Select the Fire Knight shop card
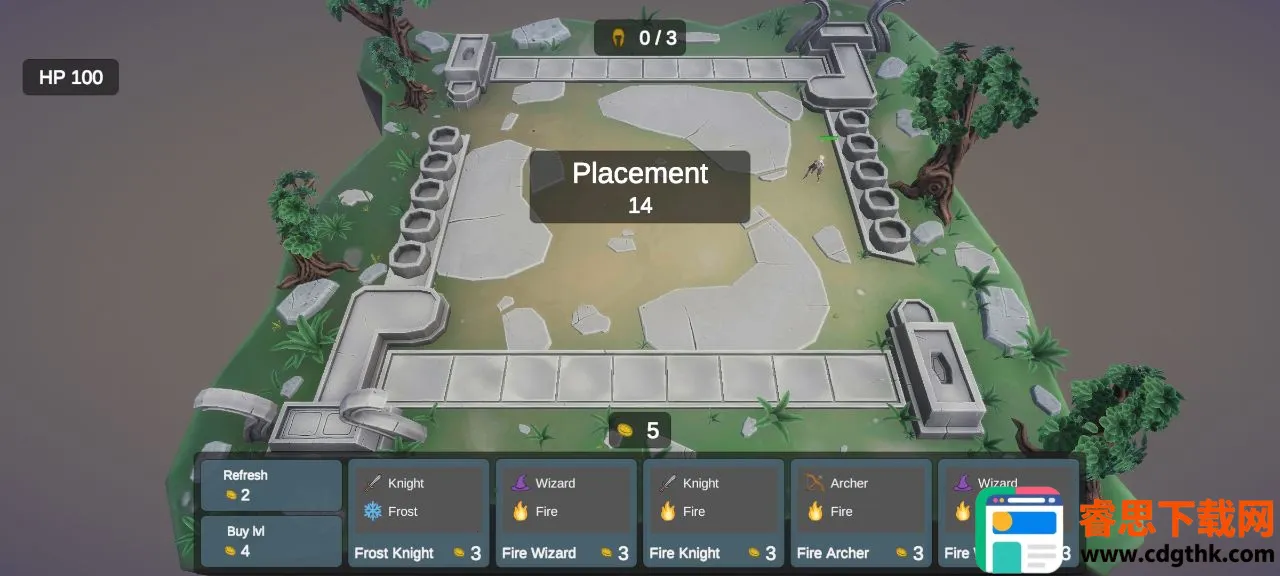 713,514
